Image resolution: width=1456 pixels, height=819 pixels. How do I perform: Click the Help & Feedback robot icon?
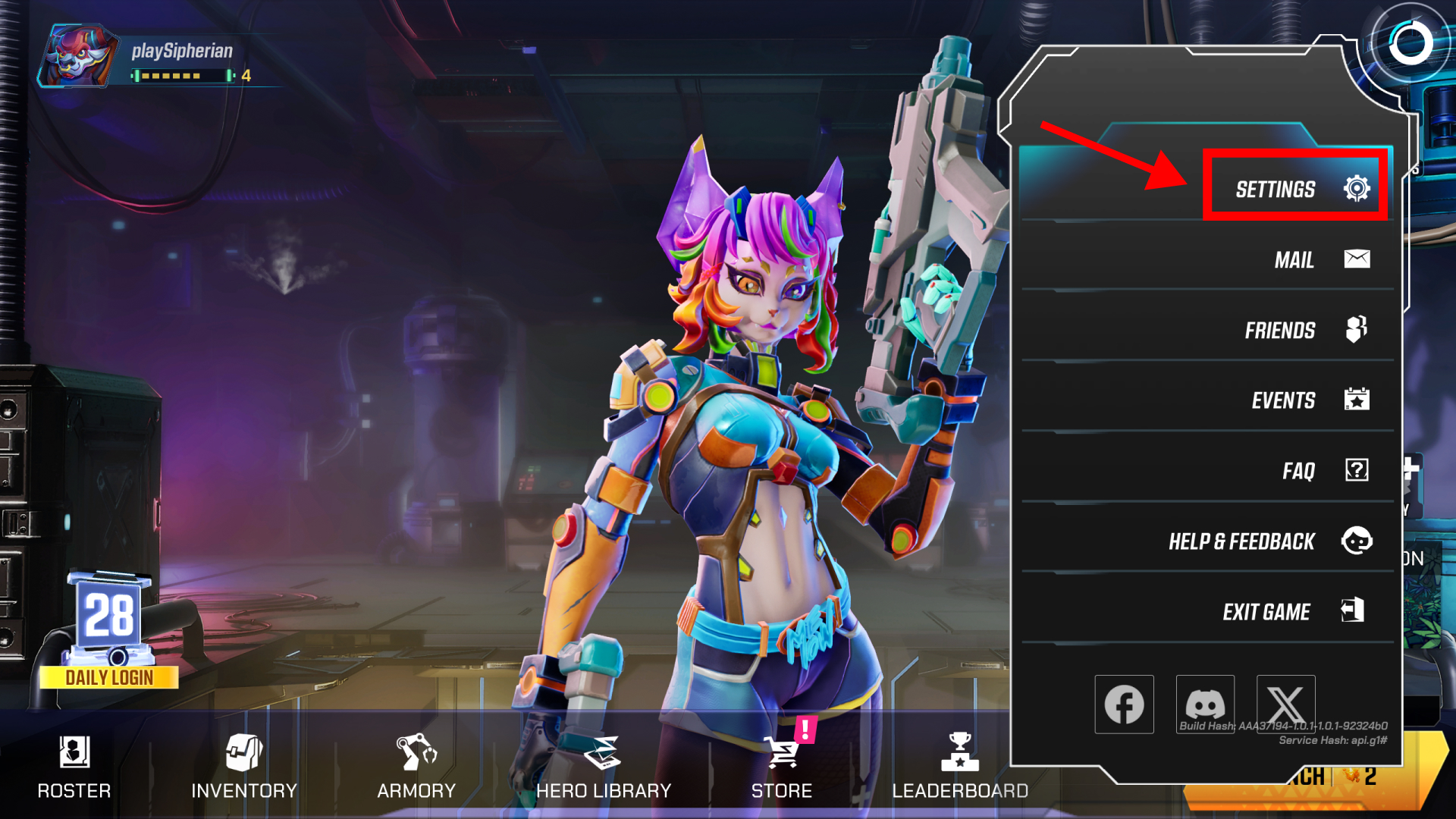(1357, 541)
